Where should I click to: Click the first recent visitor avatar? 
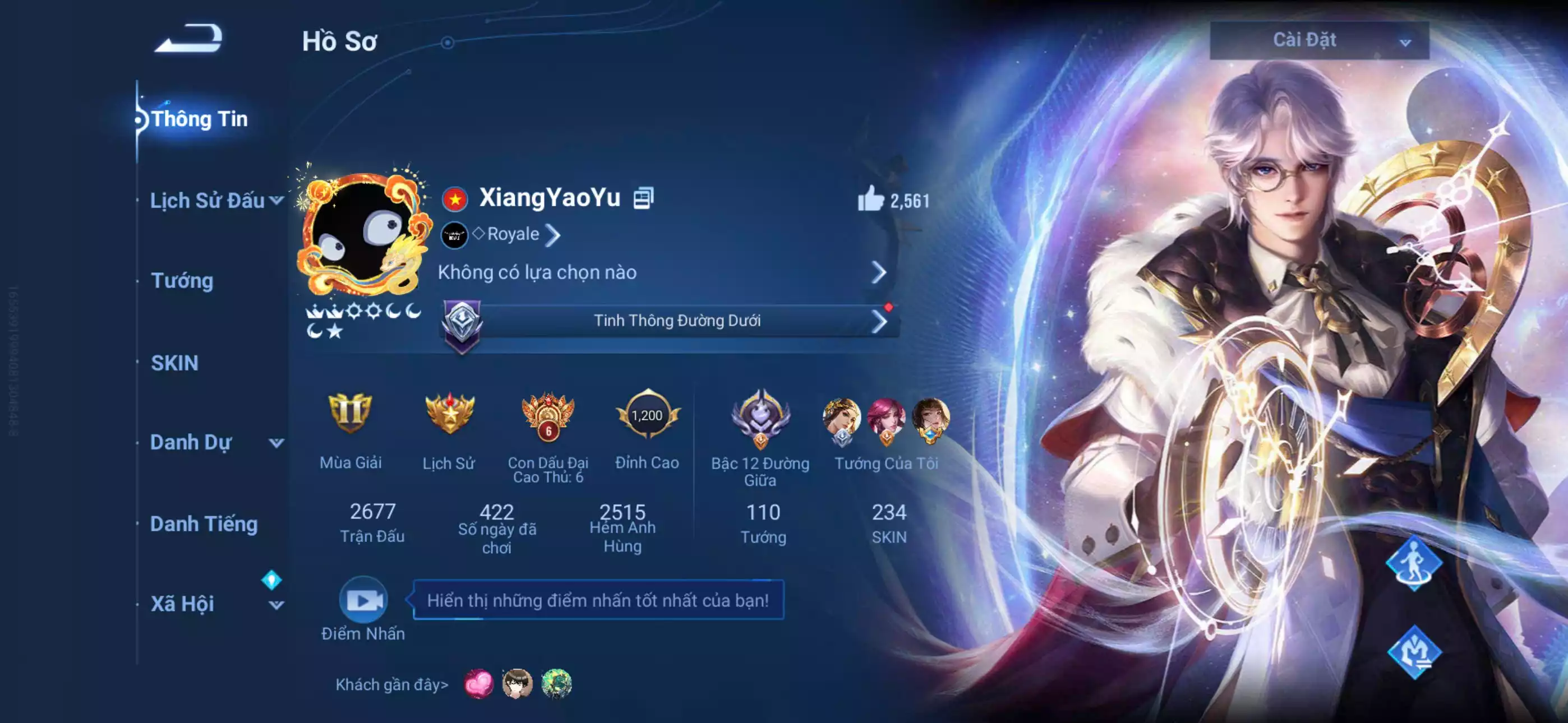480,687
